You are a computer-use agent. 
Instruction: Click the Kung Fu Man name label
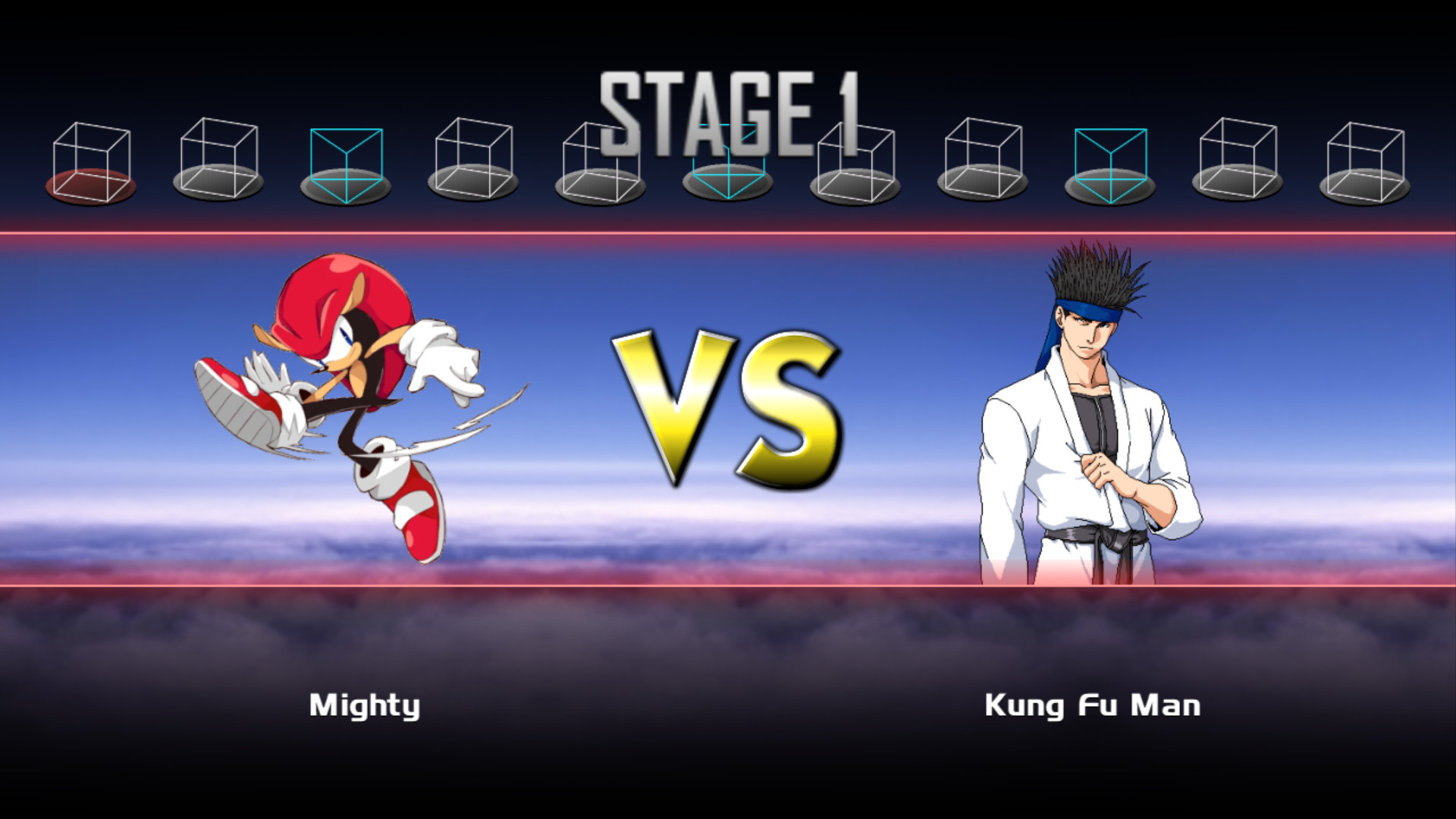pyautogui.click(x=1092, y=707)
